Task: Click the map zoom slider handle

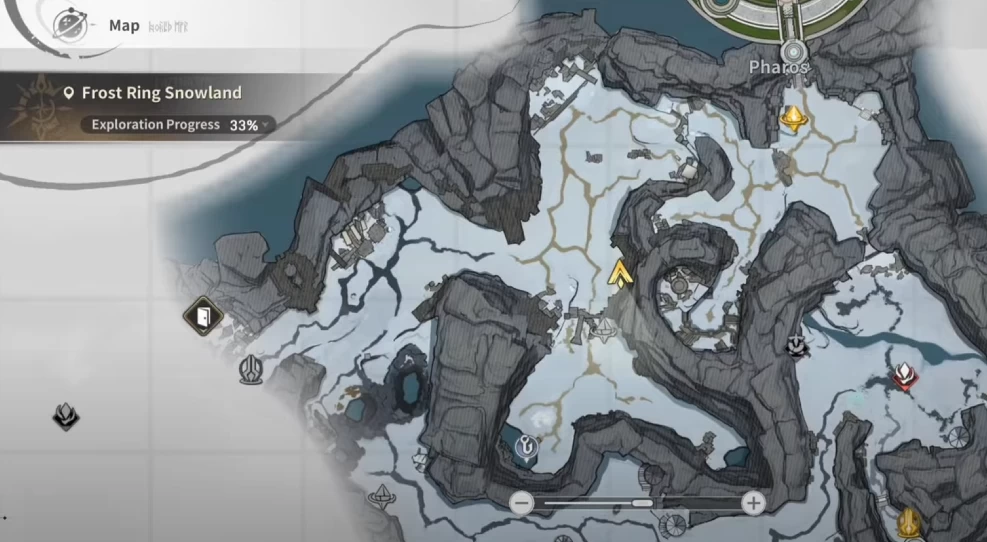Action: 643,503
